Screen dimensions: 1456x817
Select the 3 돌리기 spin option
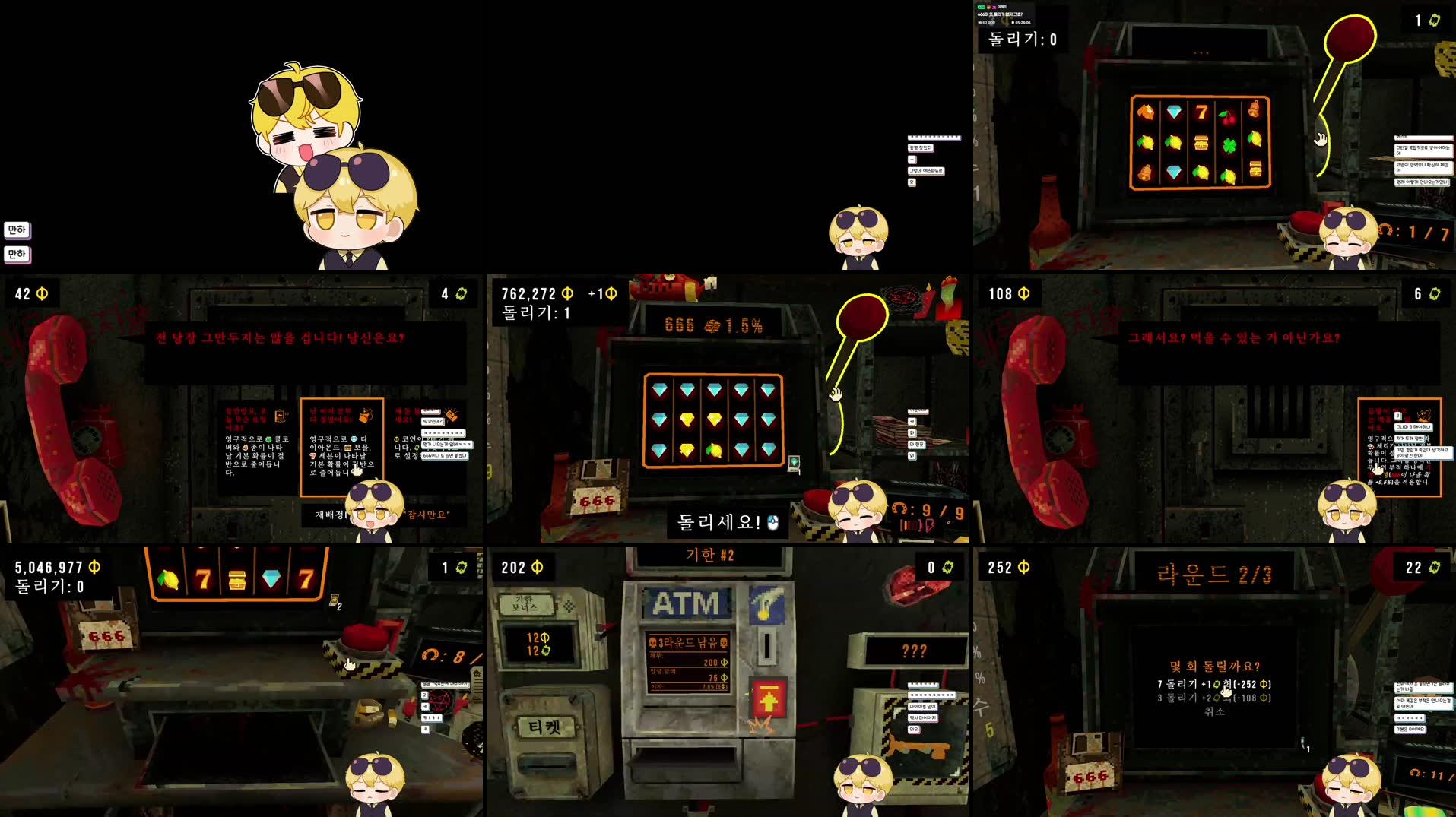tap(1213, 698)
